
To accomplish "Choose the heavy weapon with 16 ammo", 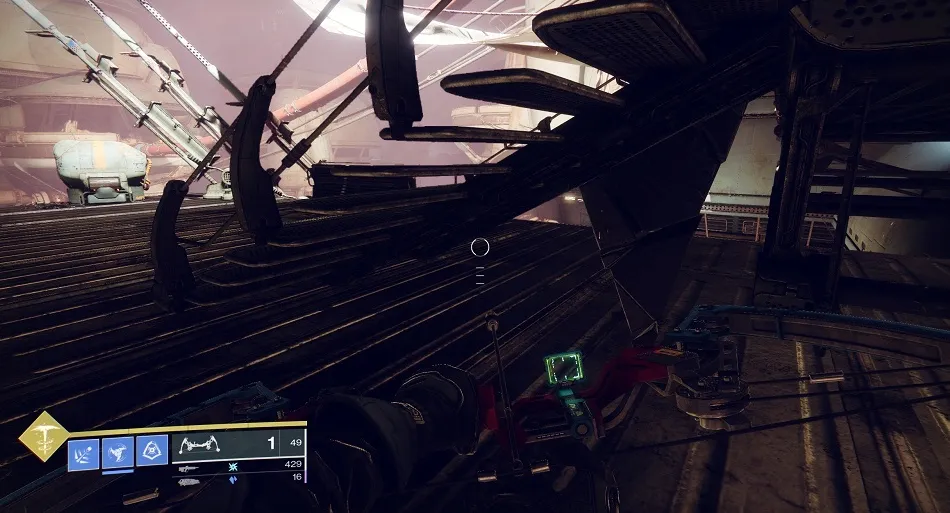I will [x=190, y=481].
